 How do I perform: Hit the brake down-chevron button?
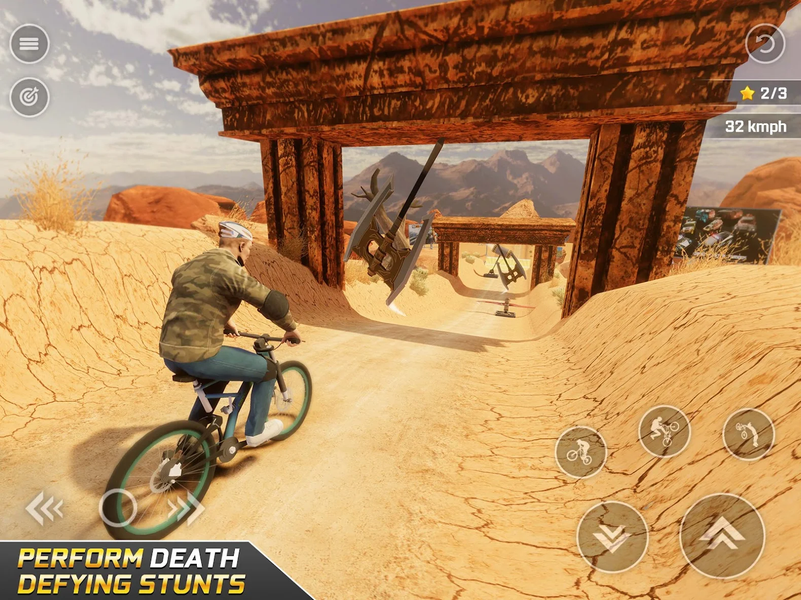[x=612, y=537]
